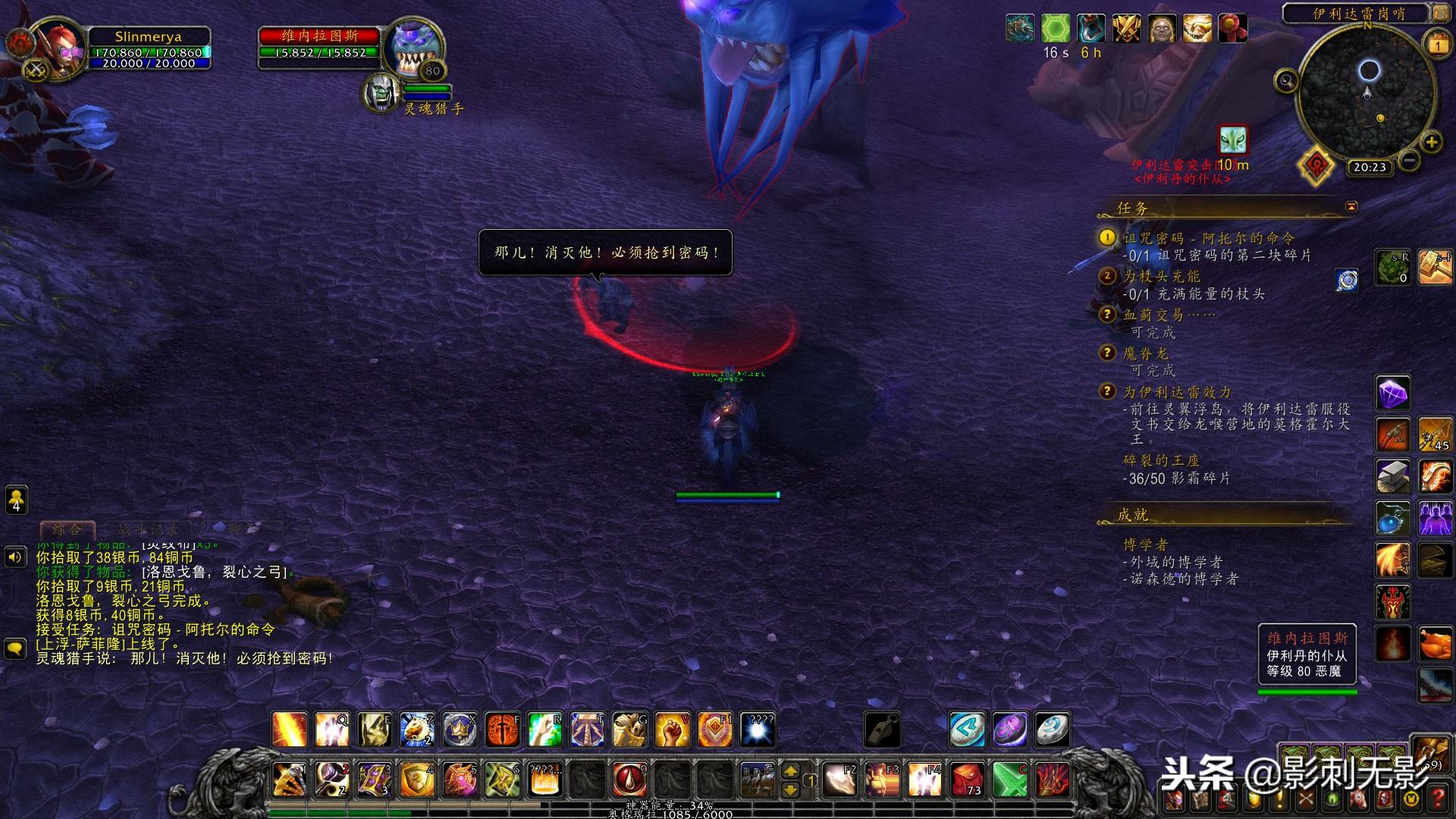Cast the green reaching hand spell on R
This screenshot has width=1456, height=819.
[544, 730]
